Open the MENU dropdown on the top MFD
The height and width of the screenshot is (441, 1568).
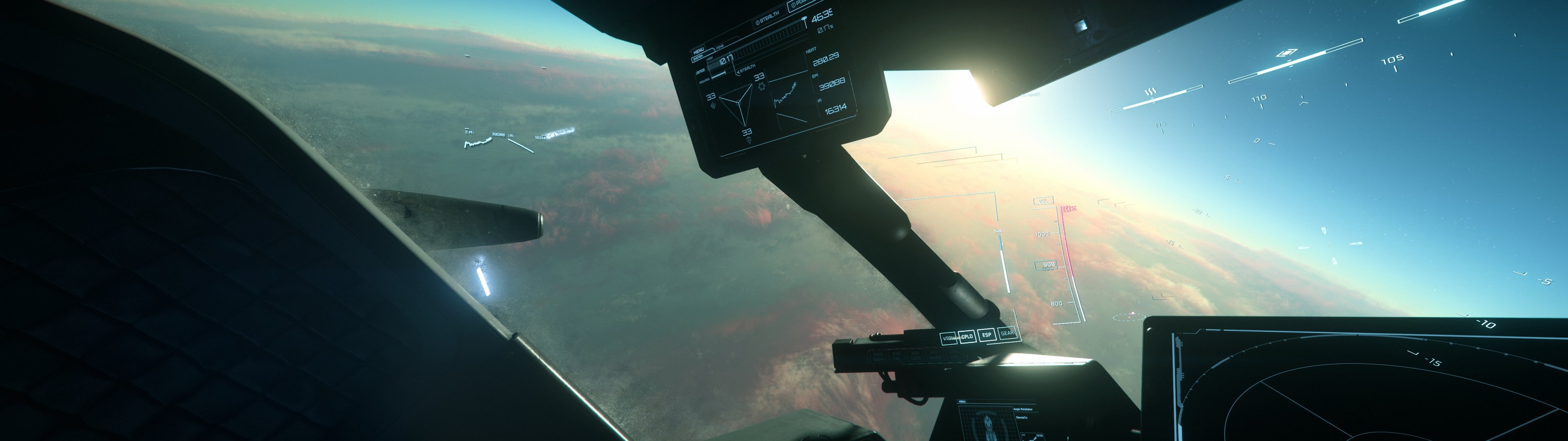tap(699, 50)
